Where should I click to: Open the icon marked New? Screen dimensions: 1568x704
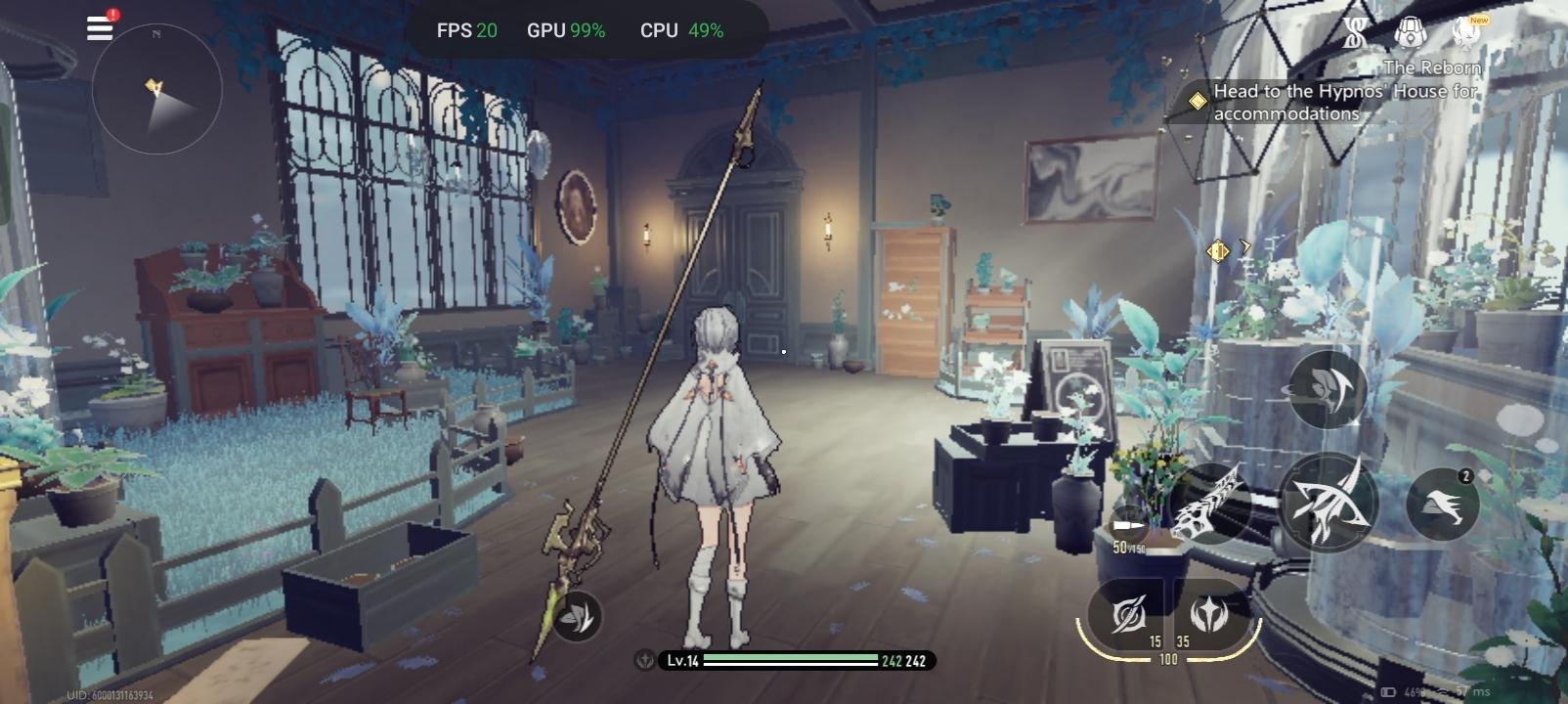[x=1466, y=32]
